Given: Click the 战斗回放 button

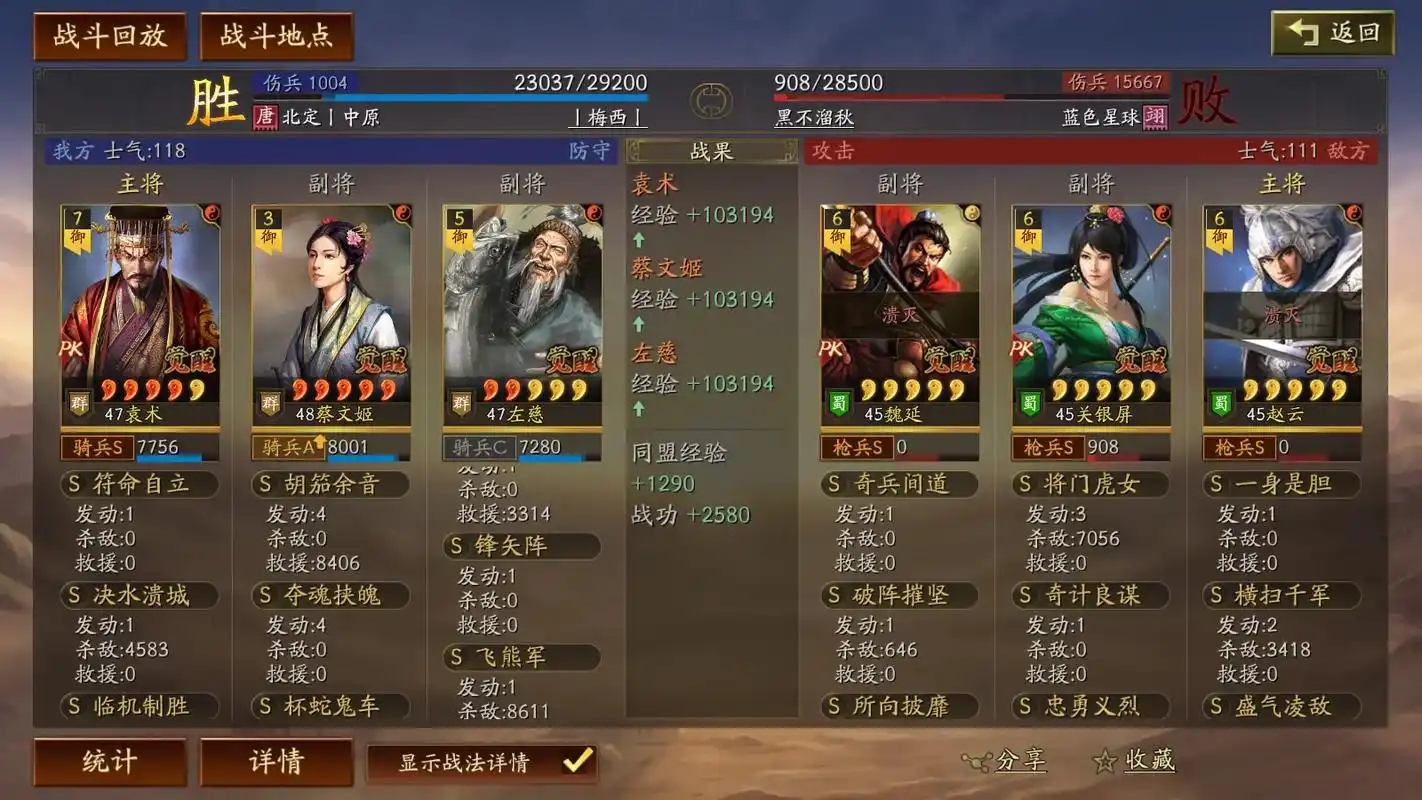Looking at the screenshot, I should (x=109, y=33).
